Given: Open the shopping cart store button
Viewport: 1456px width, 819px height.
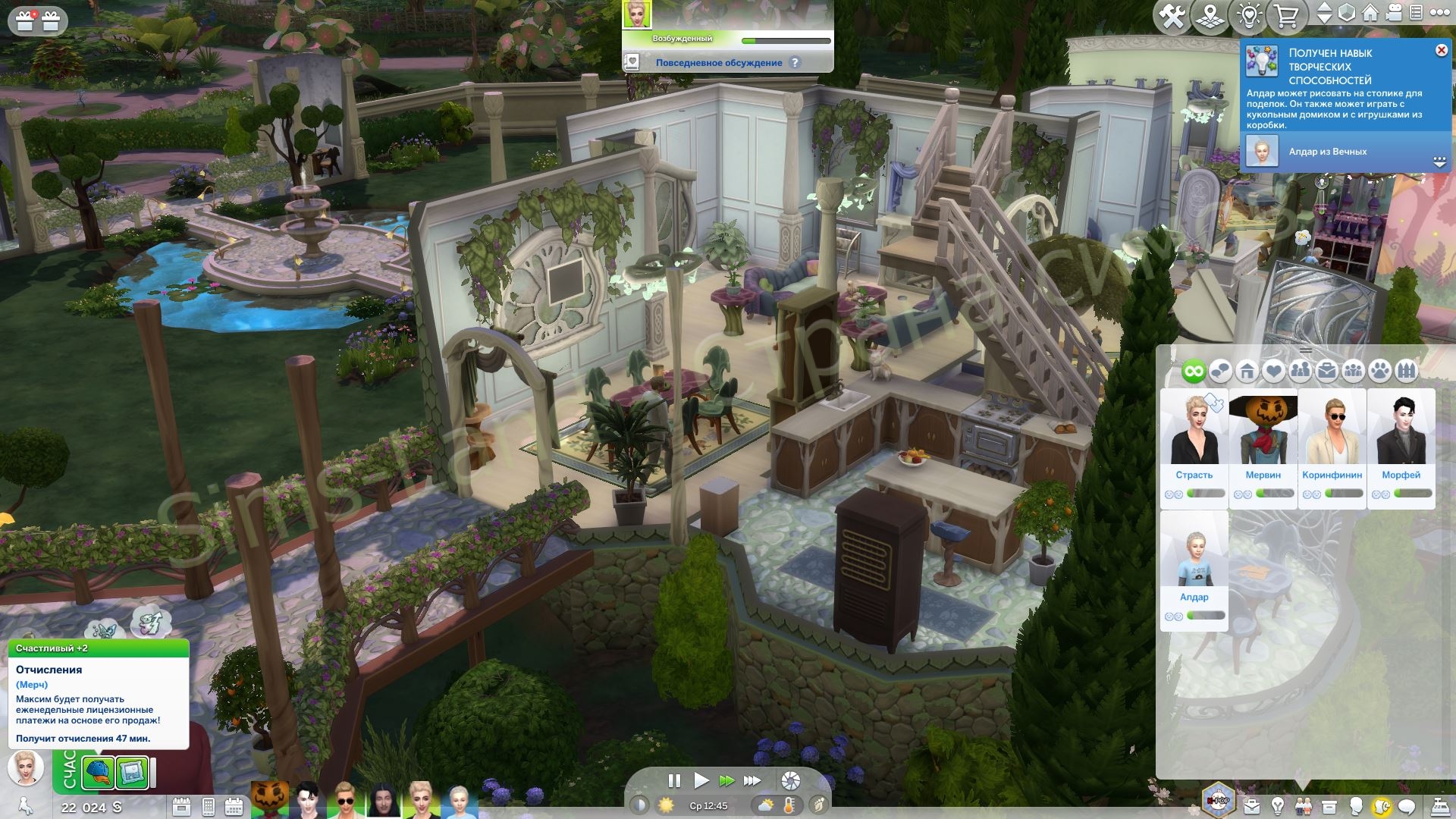Looking at the screenshot, I should click(x=1287, y=16).
